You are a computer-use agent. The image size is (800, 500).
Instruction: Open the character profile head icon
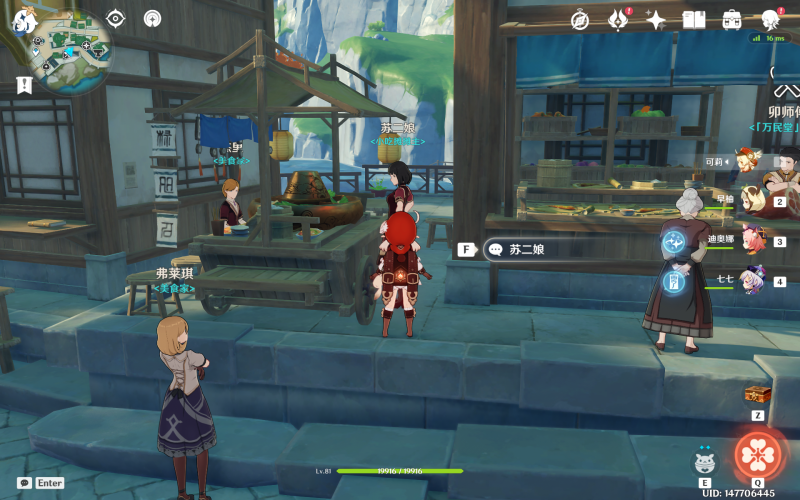click(x=770, y=19)
